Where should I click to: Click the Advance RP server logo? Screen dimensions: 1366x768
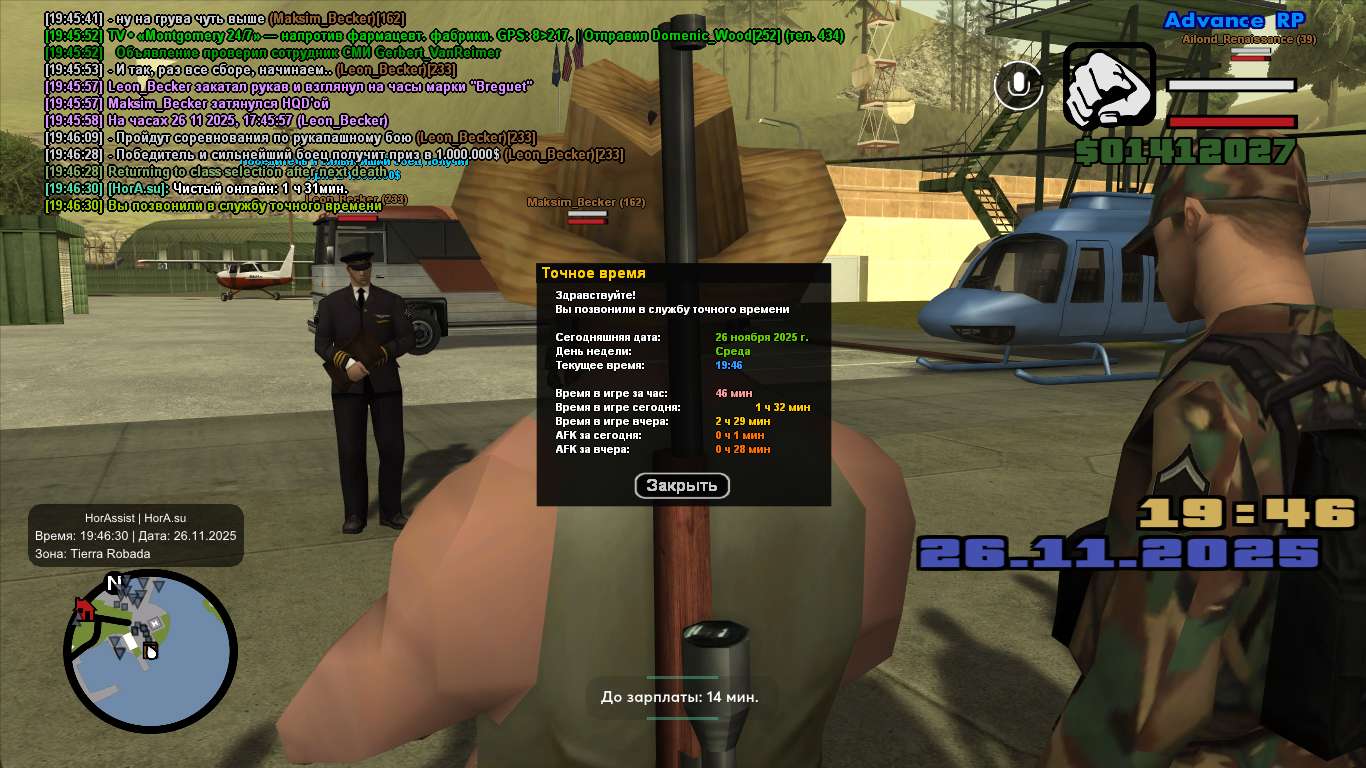1233,21
